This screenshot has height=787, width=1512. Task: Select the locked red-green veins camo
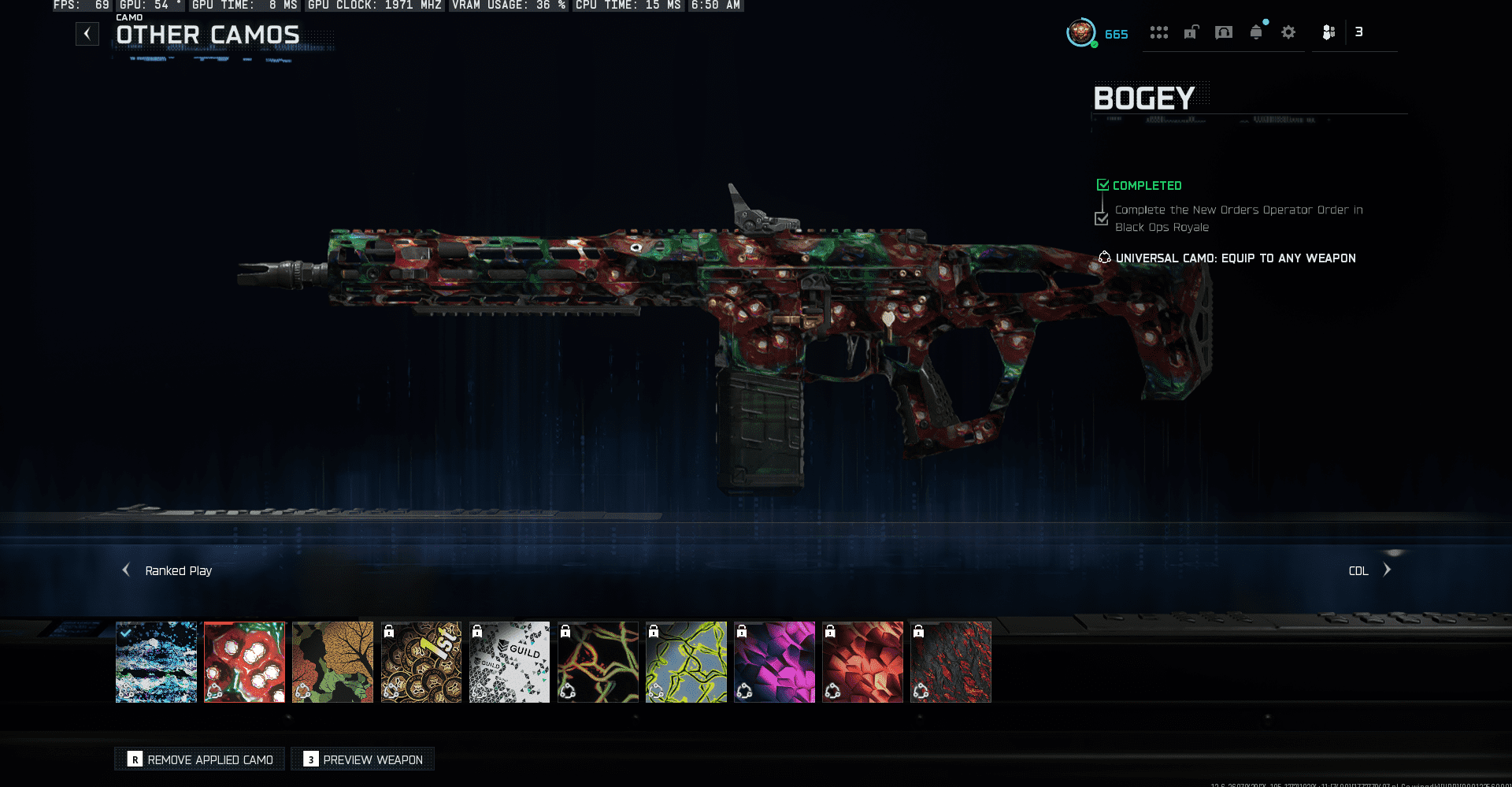pos(598,662)
